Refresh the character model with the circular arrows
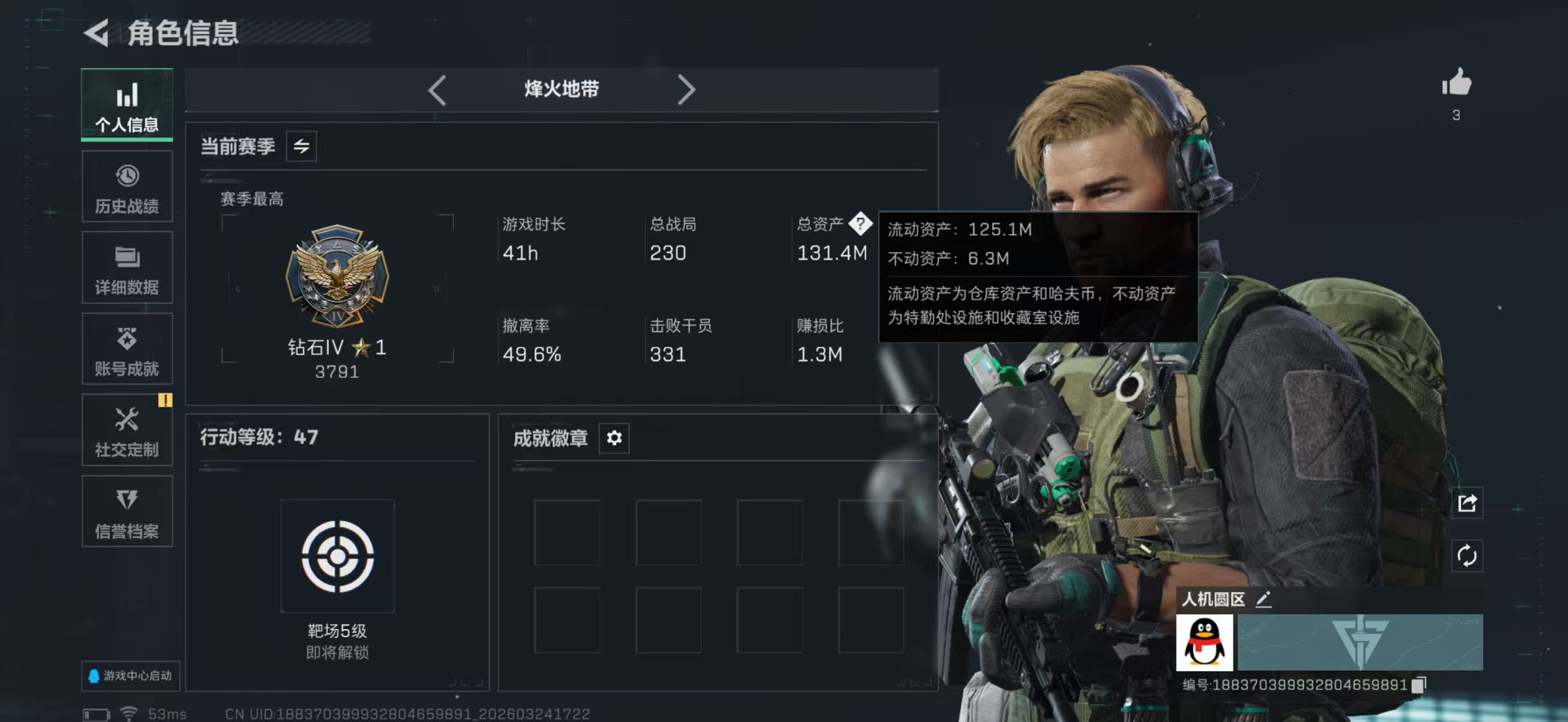 click(1467, 555)
